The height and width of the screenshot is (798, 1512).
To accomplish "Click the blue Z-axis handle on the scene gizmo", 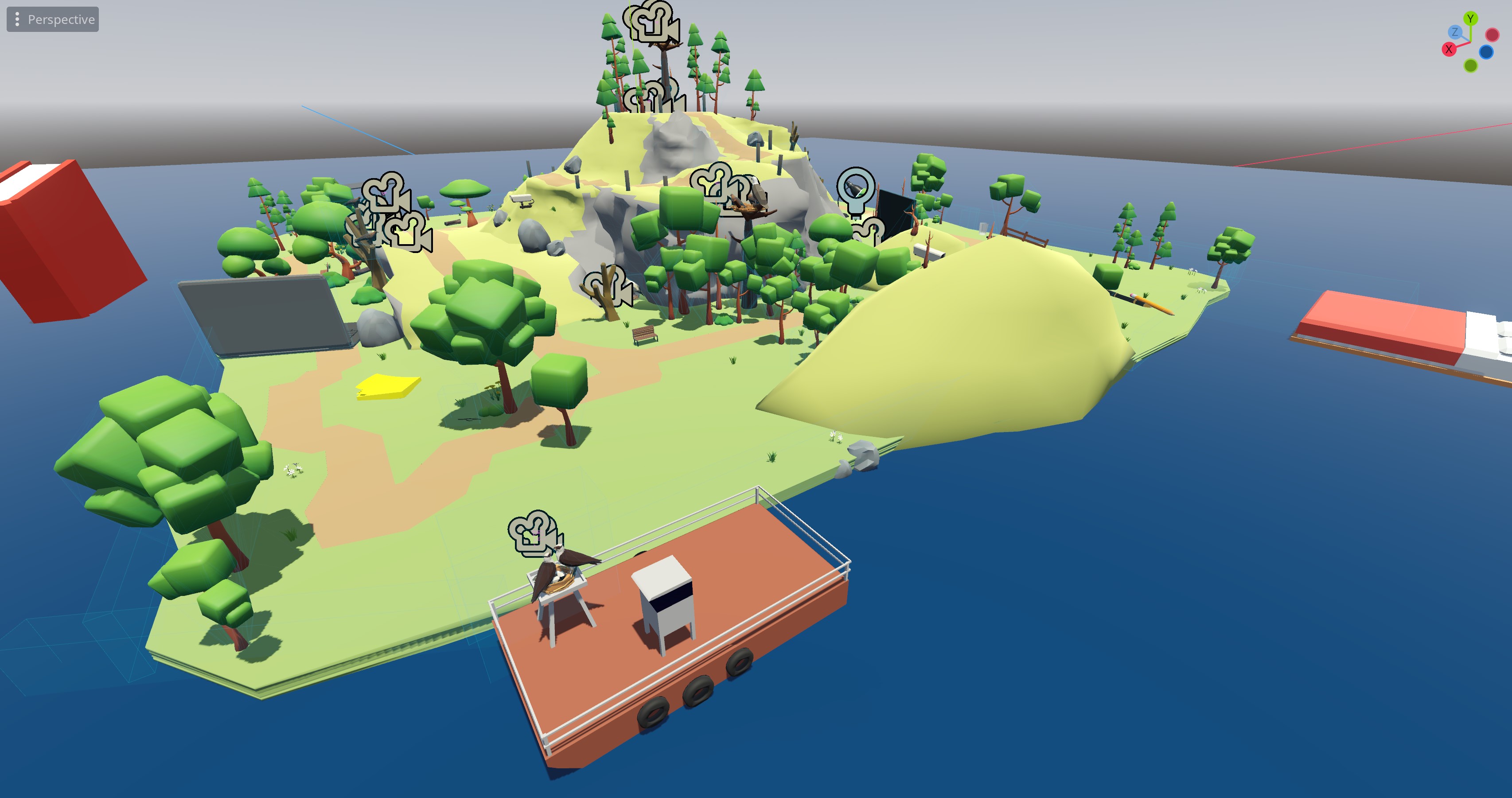I will coord(1456,32).
